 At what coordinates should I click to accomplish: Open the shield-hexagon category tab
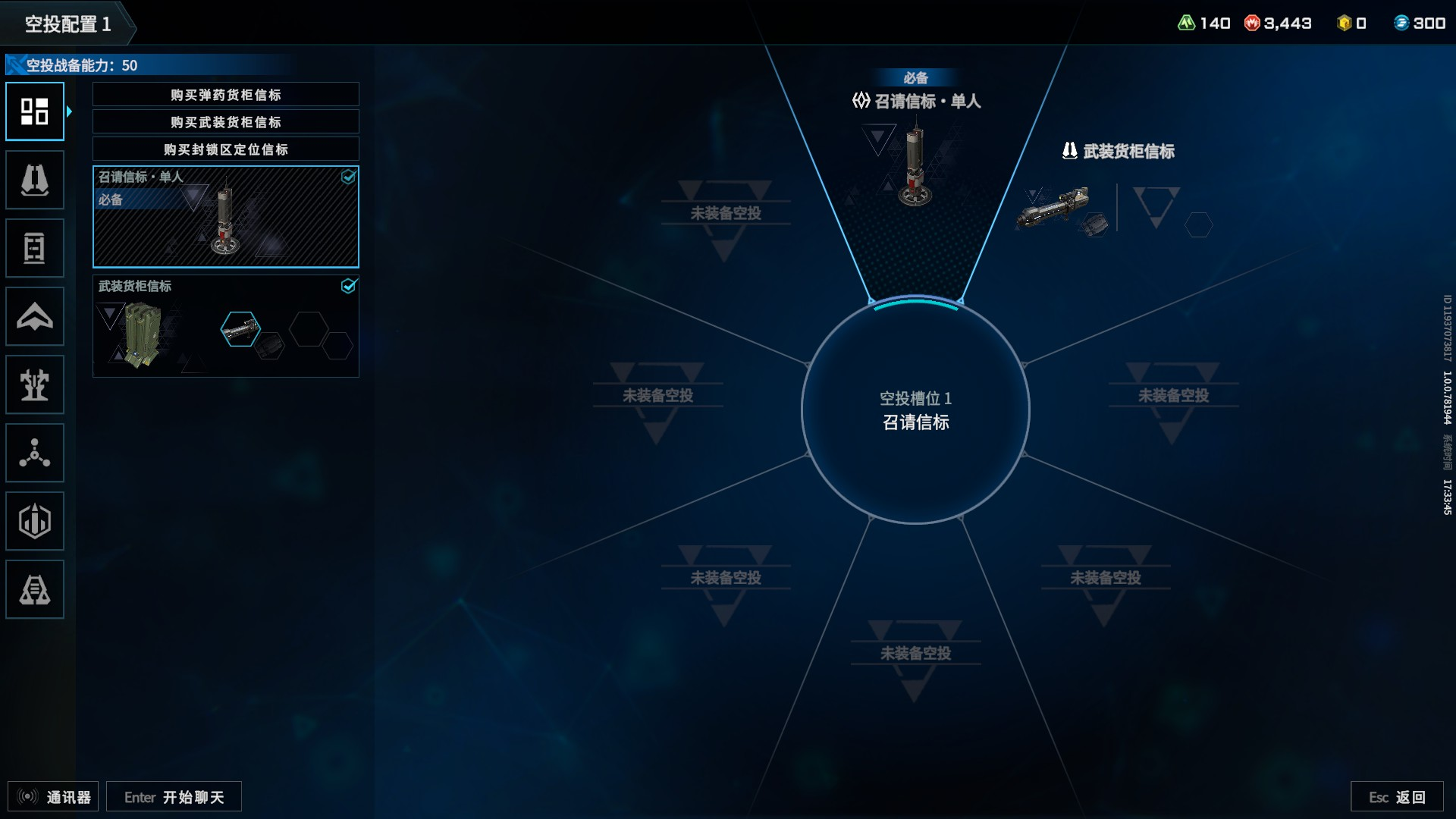click(x=35, y=521)
